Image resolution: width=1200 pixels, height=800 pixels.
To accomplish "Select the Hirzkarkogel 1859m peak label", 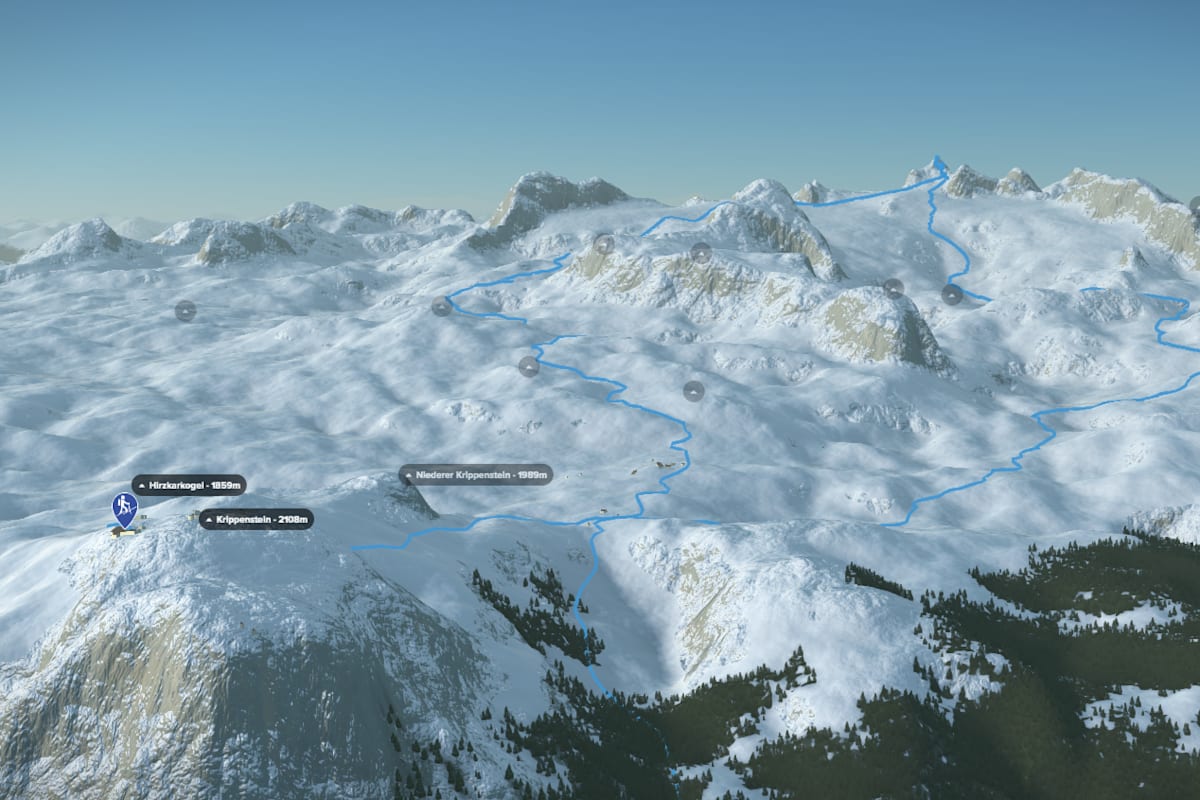I will (188, 485).
